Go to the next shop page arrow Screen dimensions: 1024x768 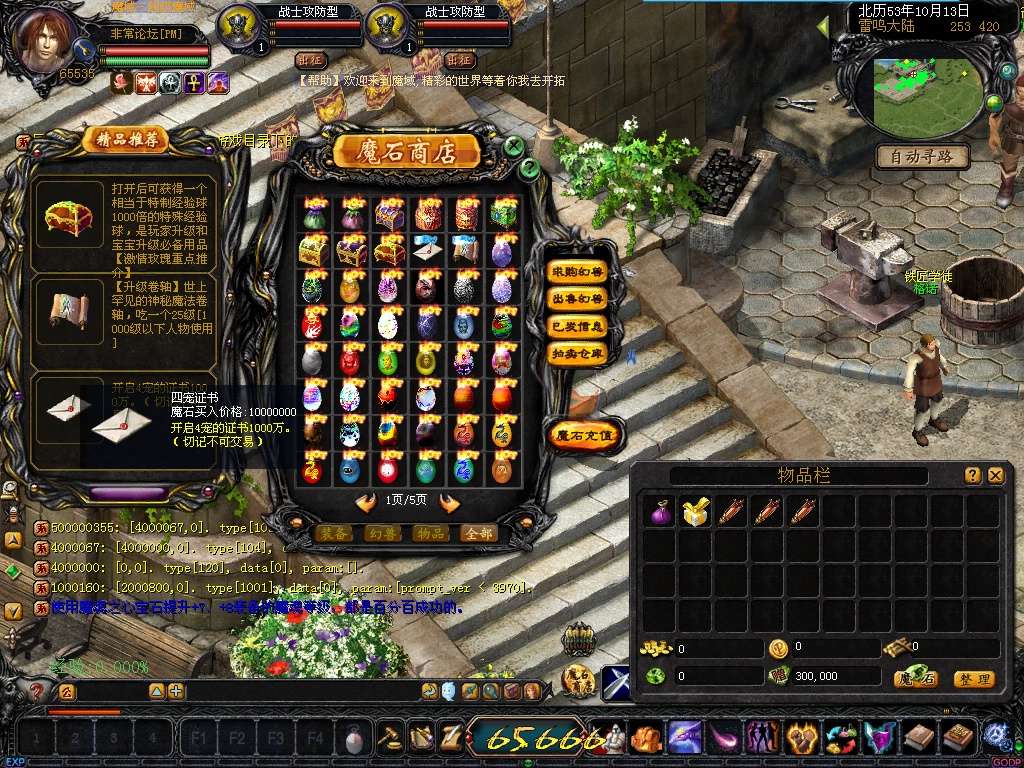[x=449, y=502]
